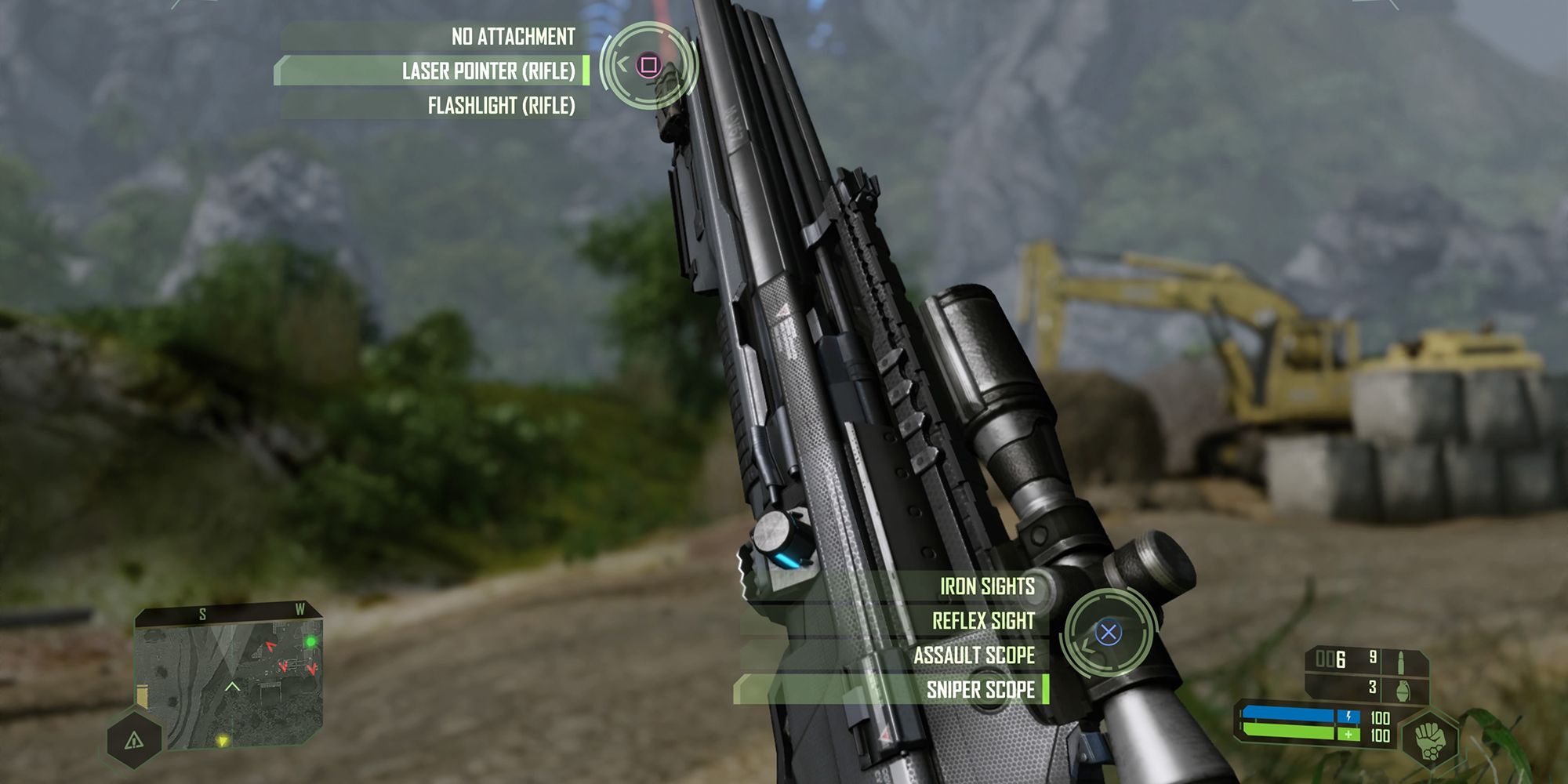Click the rifle bullet ammo icon
1568x784 pixels.
click(x=1401, y=662)
